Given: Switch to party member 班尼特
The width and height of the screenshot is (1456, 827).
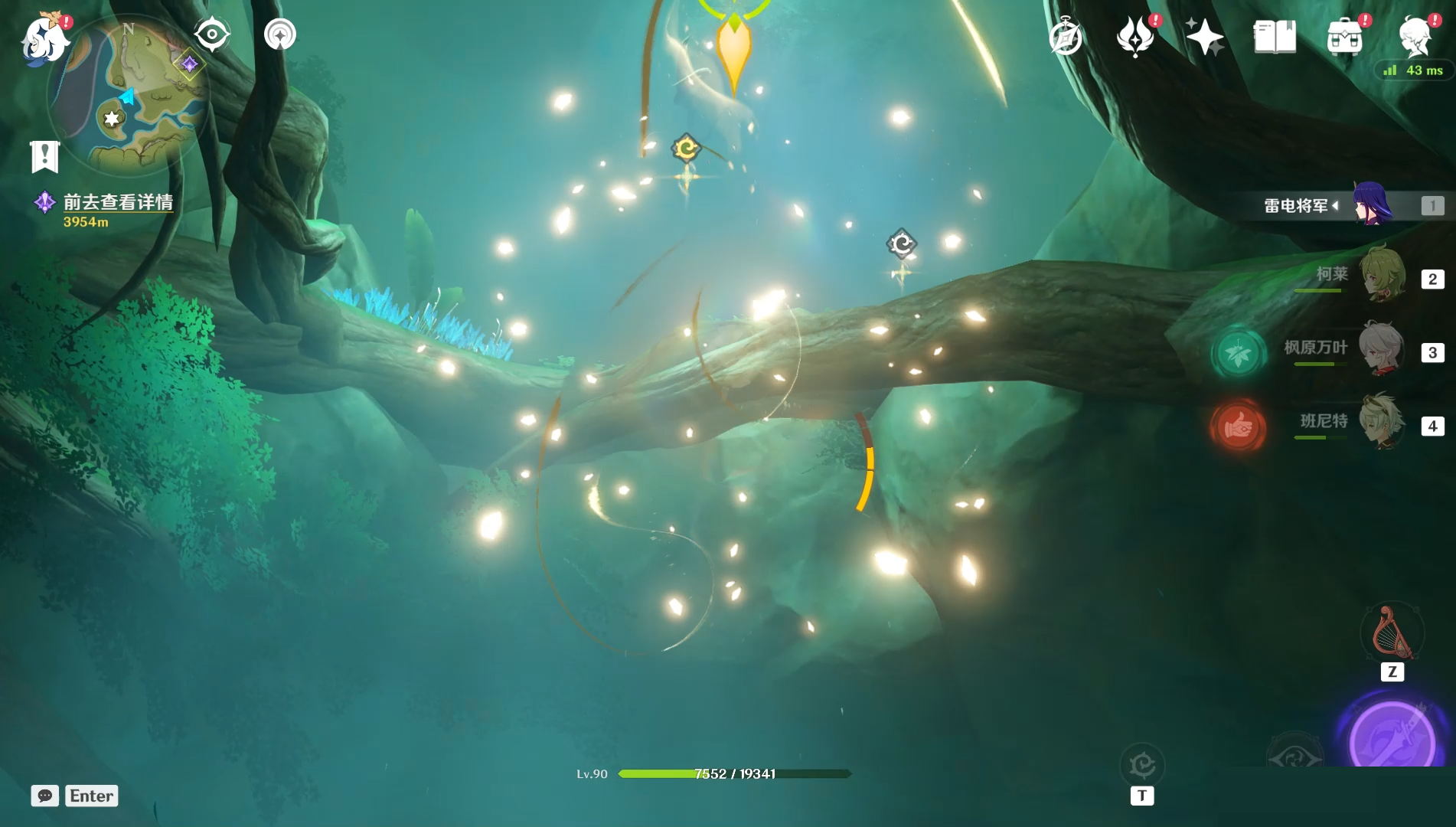Looking at the screenshot, I should coord(1382,422).
